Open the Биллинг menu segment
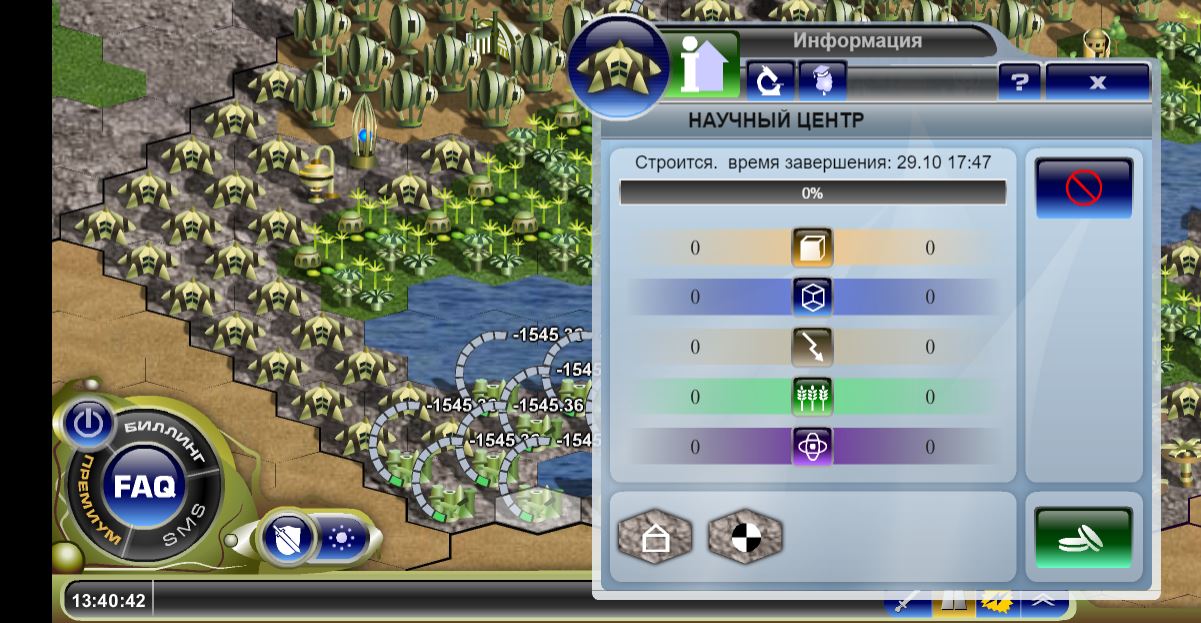This screenshot has width=1201, height=623. click(x=163, y=439)
